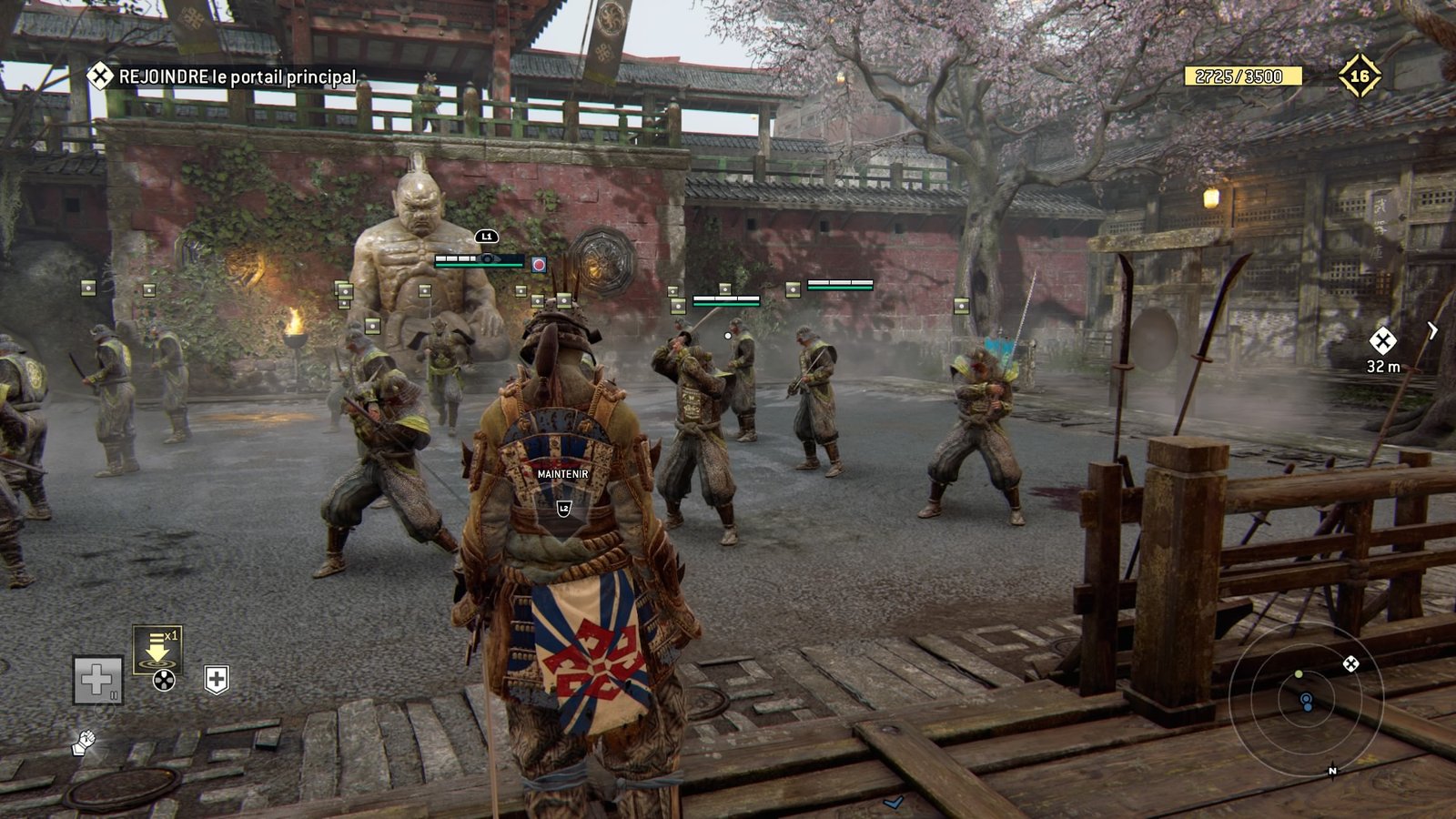
Task: Click the MAINTENIR prompt on the player
Action: coord(562,474)
